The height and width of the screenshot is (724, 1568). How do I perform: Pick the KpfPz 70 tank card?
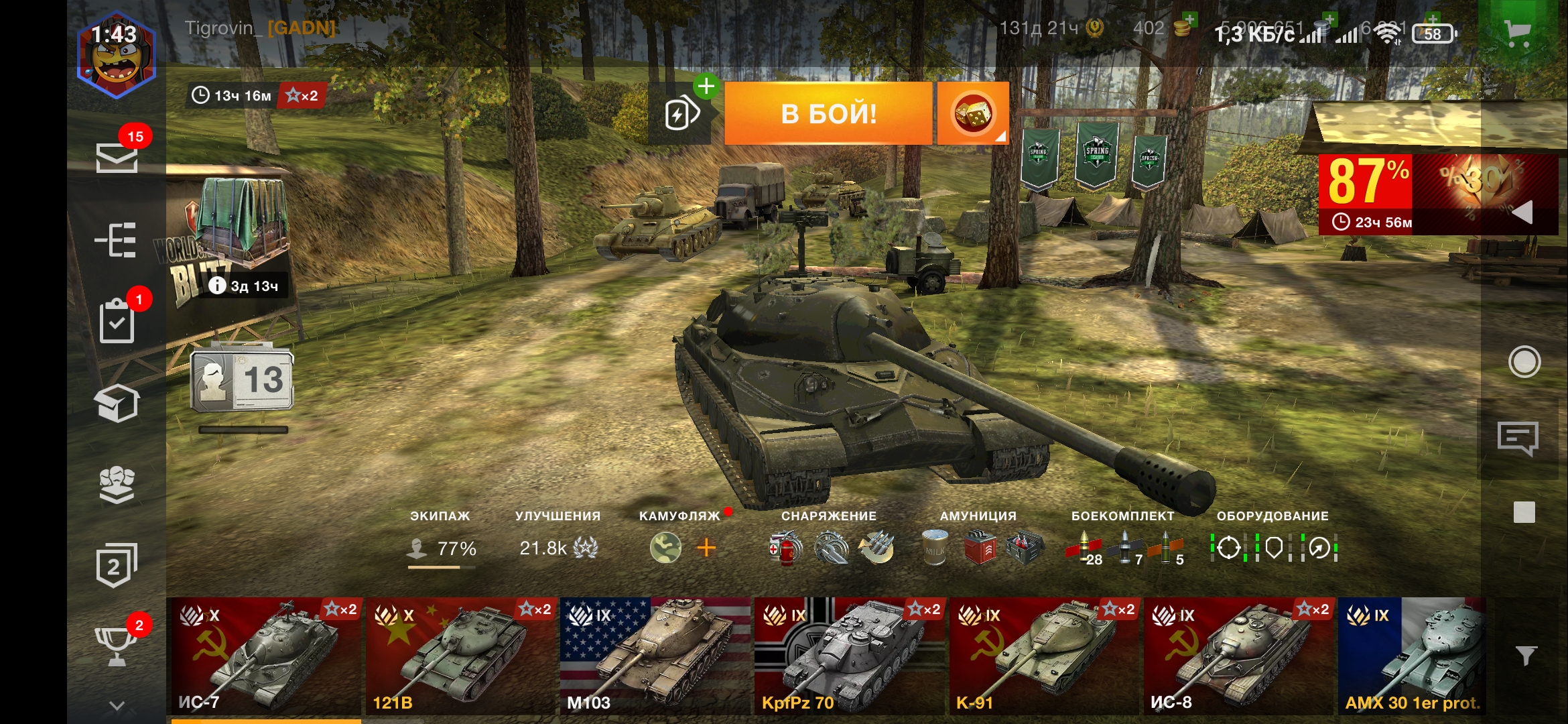coord(849,656)
